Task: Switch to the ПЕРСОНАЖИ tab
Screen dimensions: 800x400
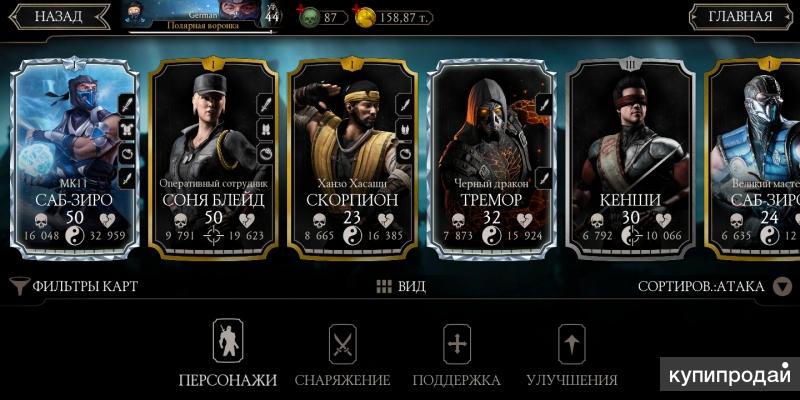Action: tap(227, 355)
